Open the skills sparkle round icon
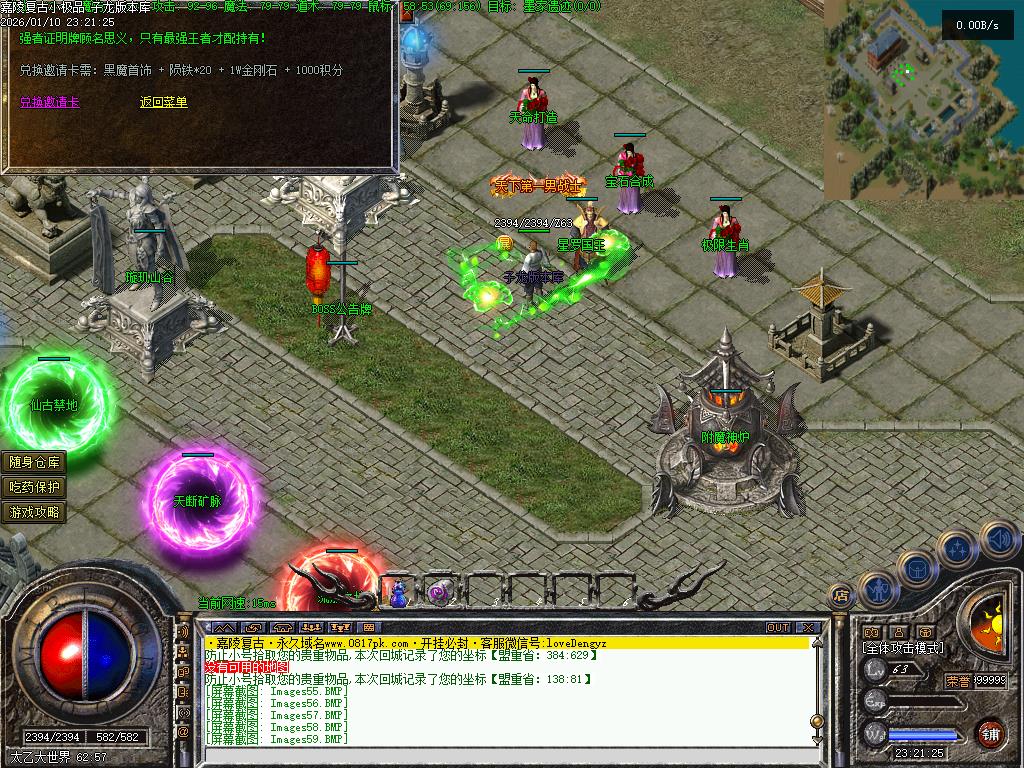The width and height of the screenshot is (1024, 768). click(957, 548)
